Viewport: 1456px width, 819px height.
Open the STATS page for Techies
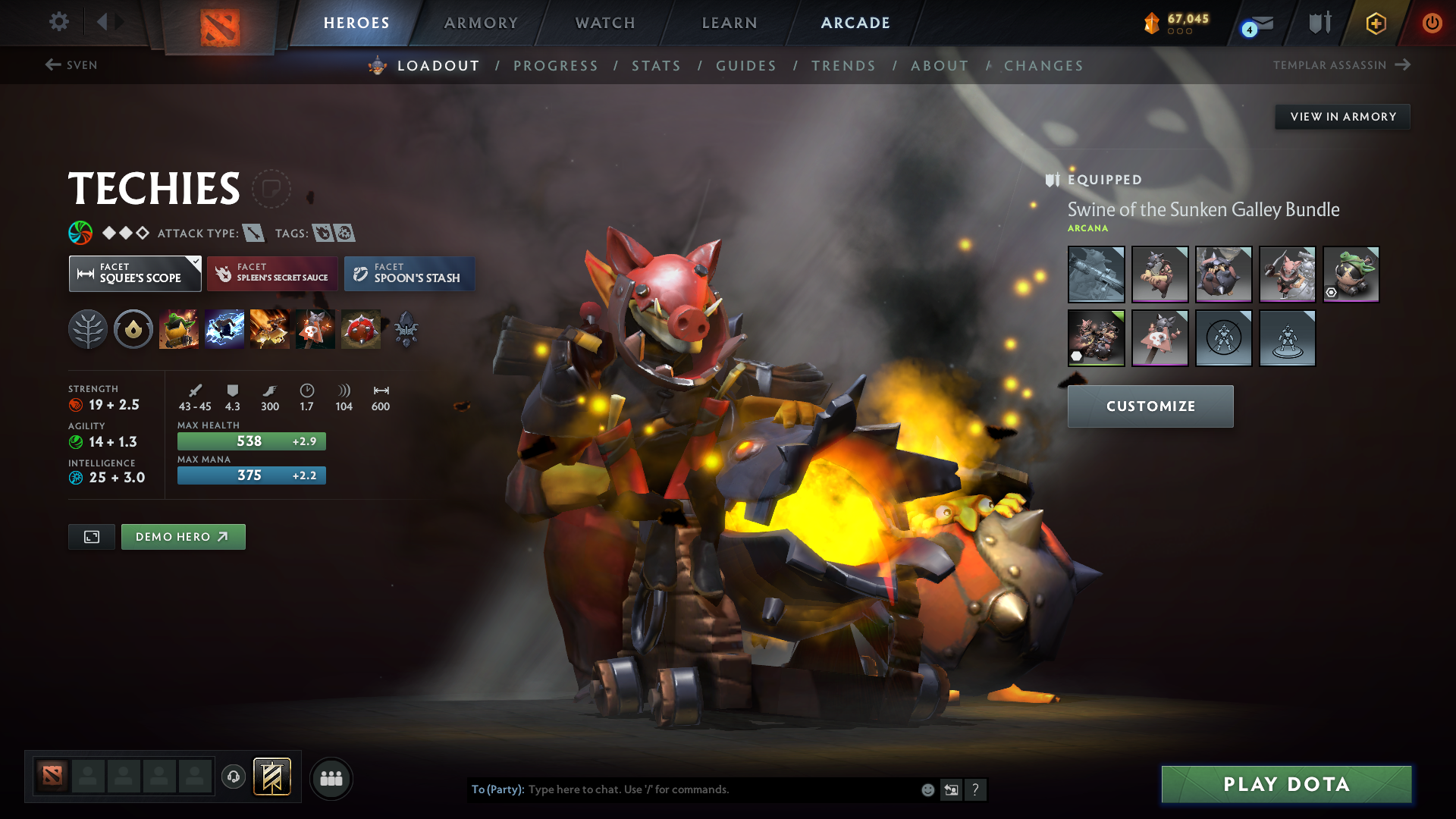click(x=656, y=66)
